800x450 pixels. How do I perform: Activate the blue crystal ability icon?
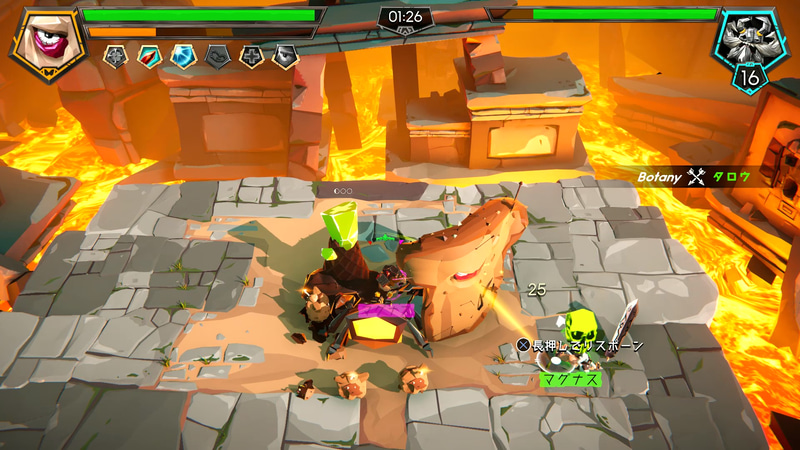182,57
